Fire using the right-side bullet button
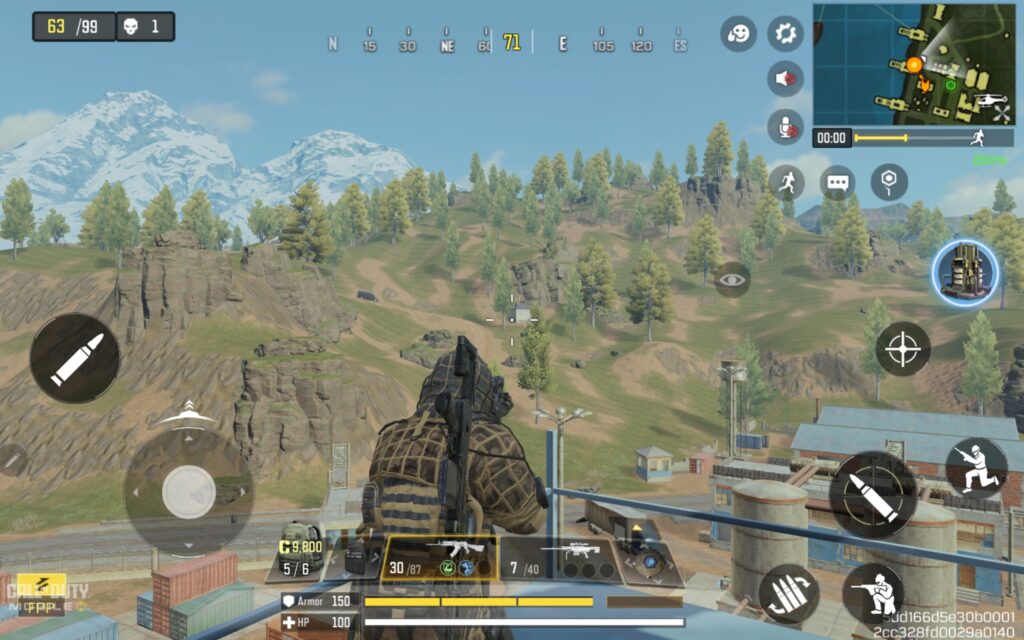 [x=872, y=494]
